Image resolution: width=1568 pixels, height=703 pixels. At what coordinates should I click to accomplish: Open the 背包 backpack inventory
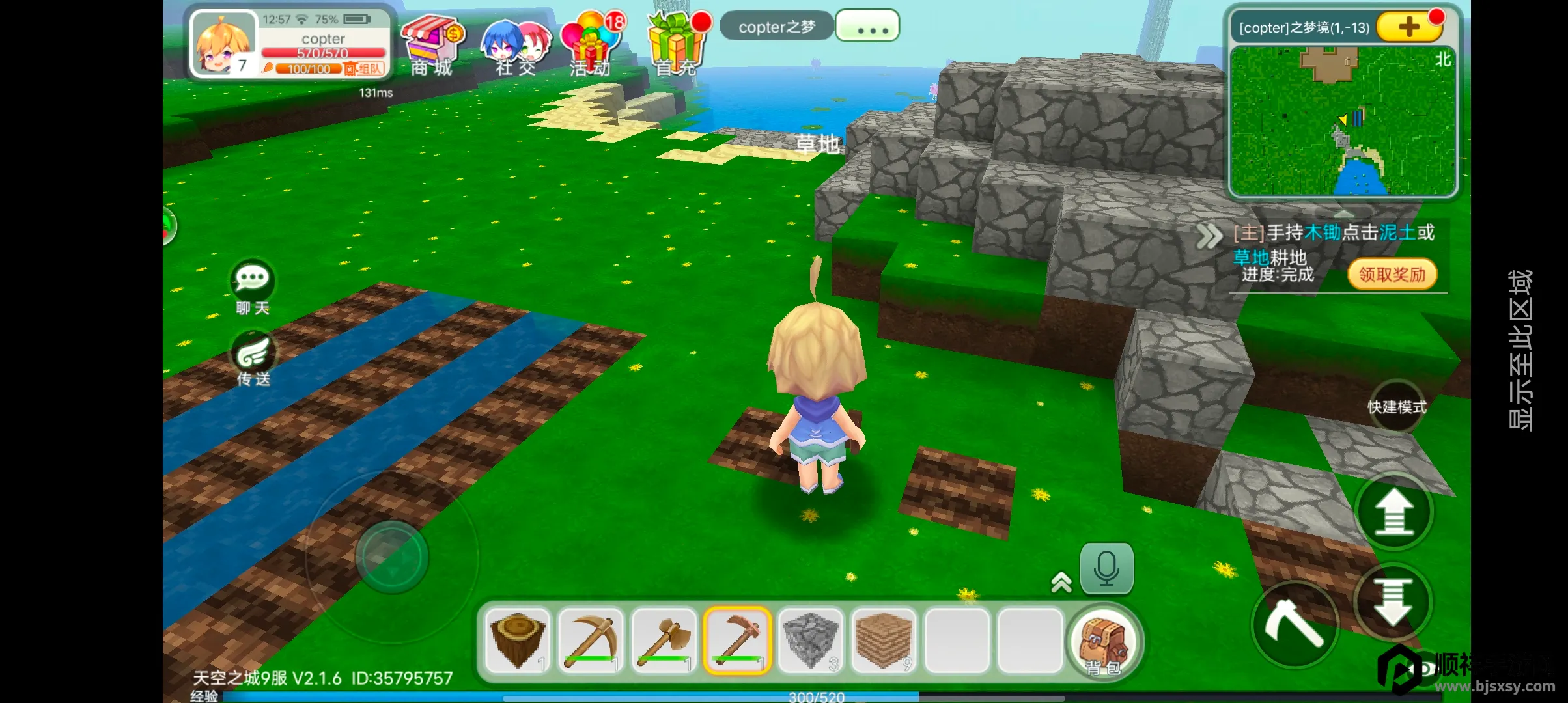pyautogui.click(x=1104, y=642)
